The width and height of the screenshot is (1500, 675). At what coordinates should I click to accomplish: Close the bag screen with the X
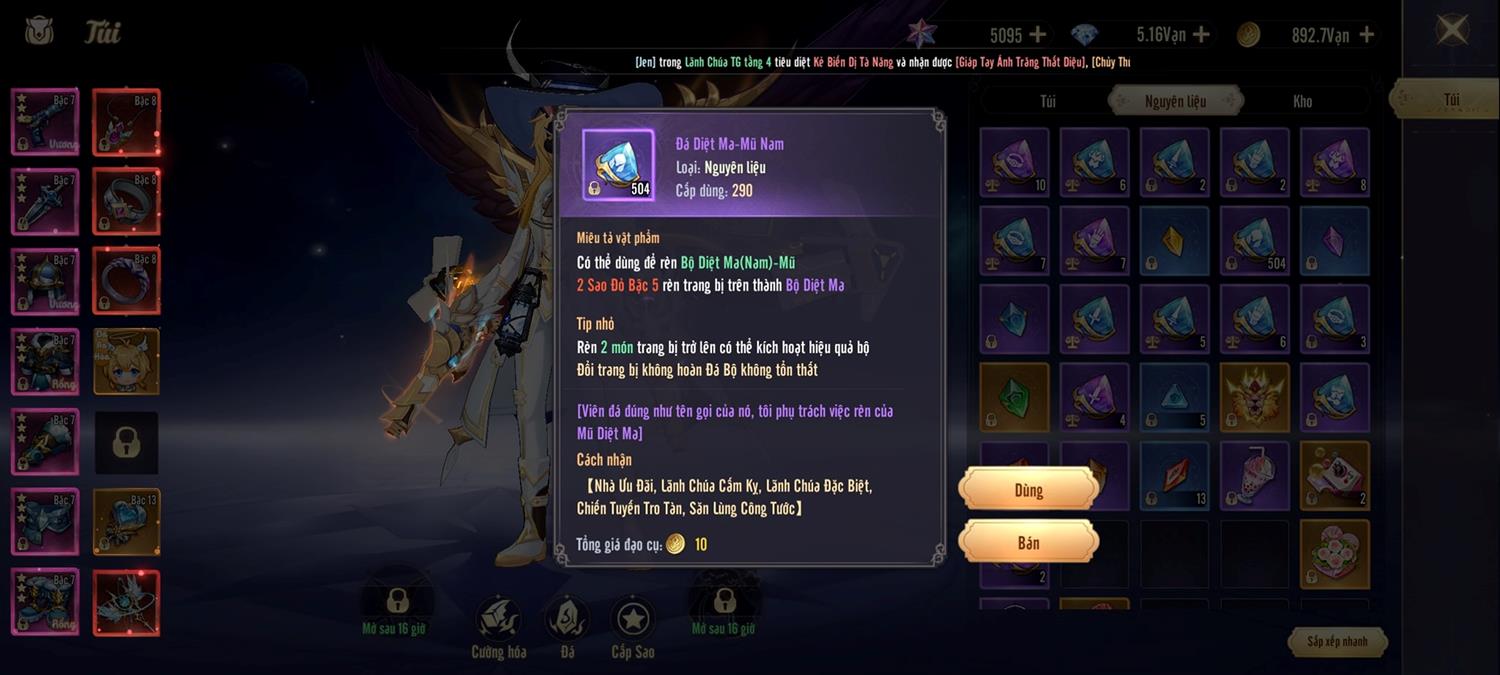(1451, 29)
